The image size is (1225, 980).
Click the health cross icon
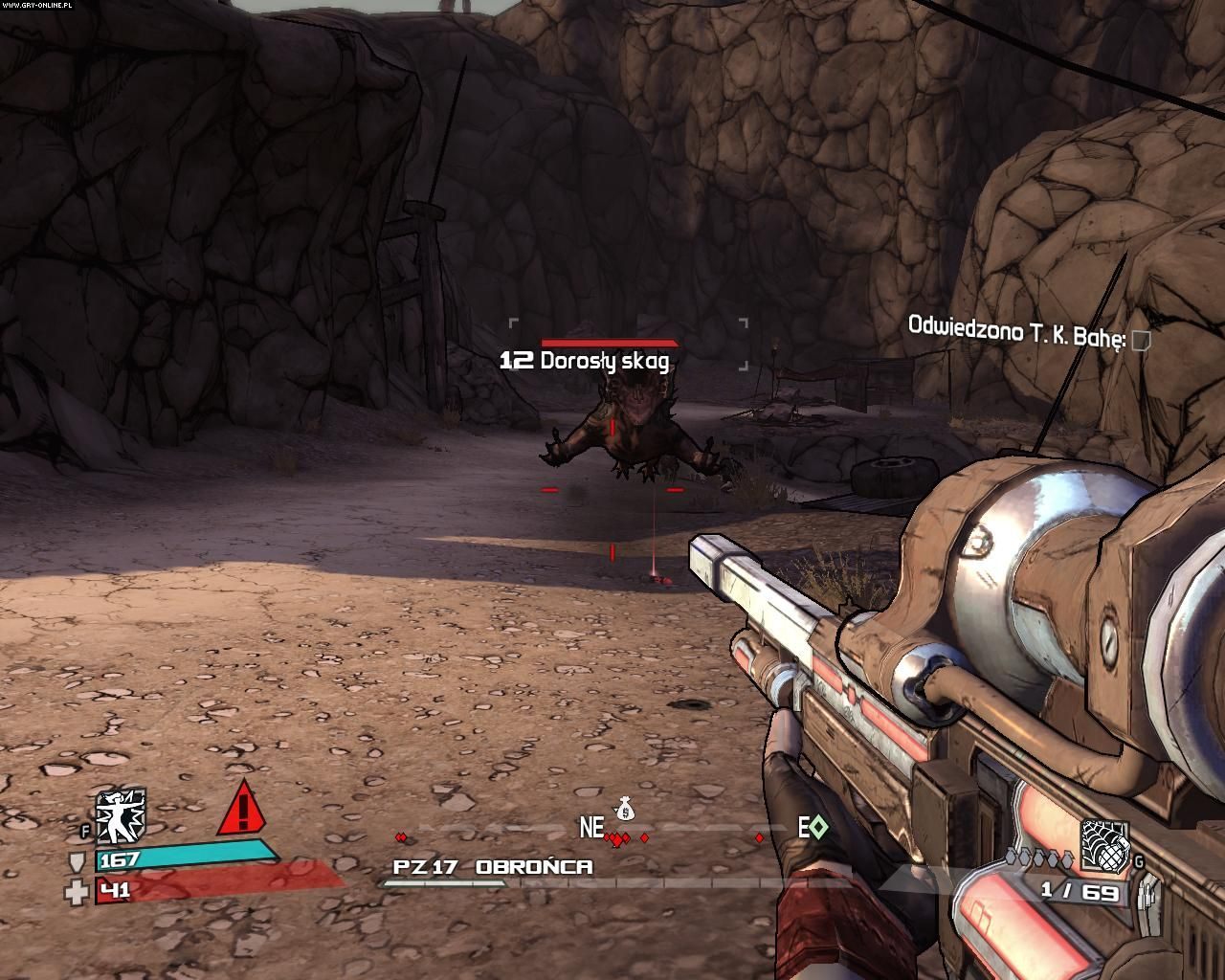coord(77,892)
